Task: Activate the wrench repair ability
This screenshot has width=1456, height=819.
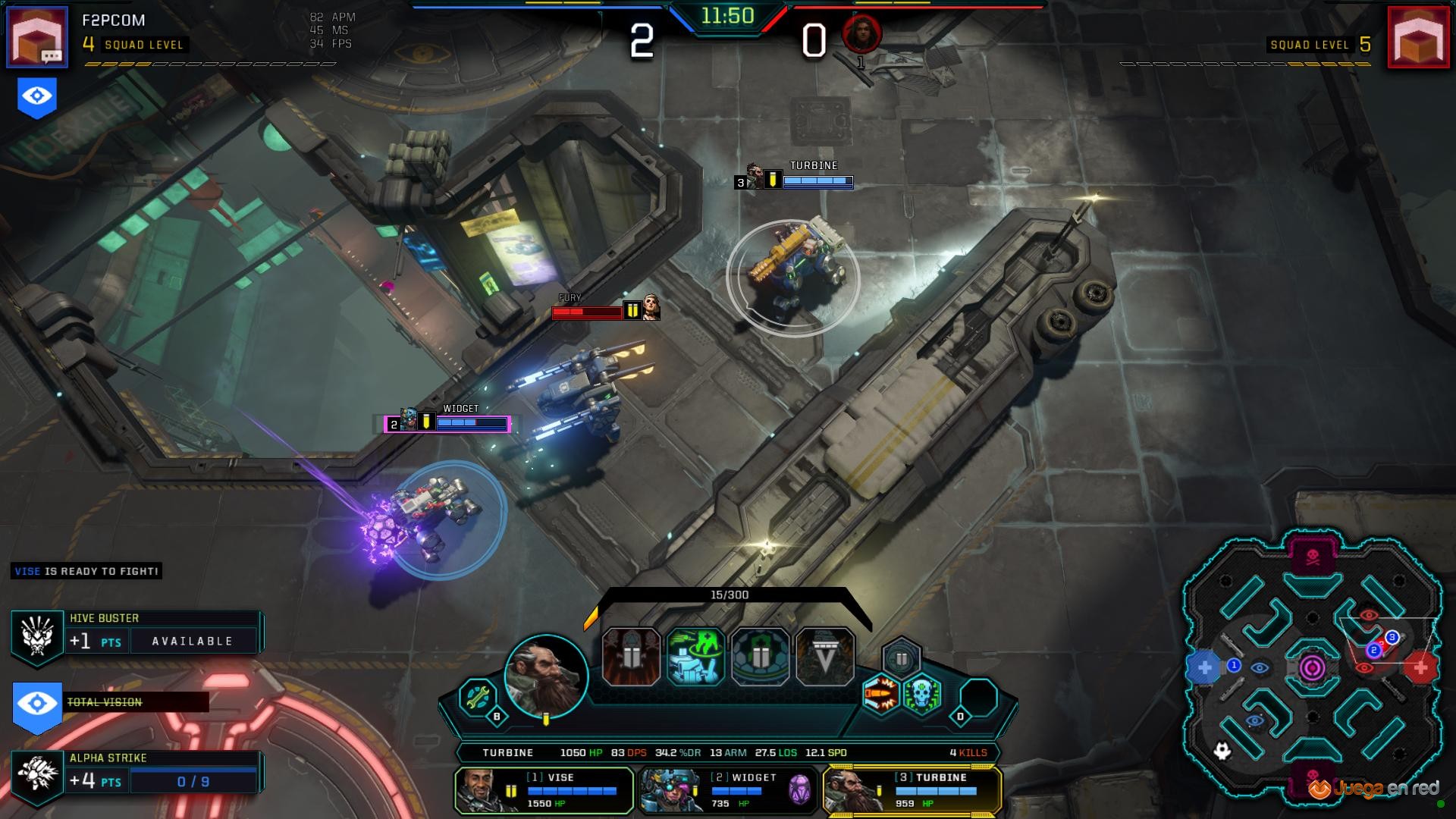Action: 478,697
